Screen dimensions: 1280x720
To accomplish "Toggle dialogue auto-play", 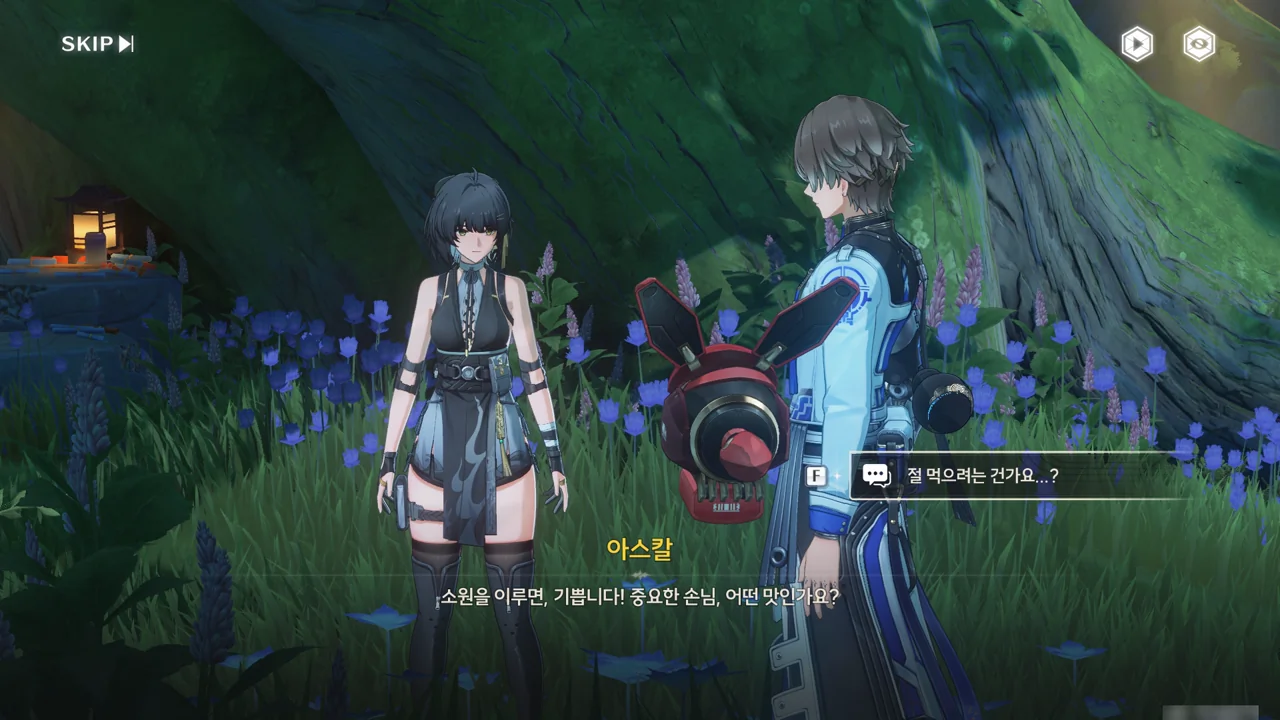I will [x=1136, y=44].
